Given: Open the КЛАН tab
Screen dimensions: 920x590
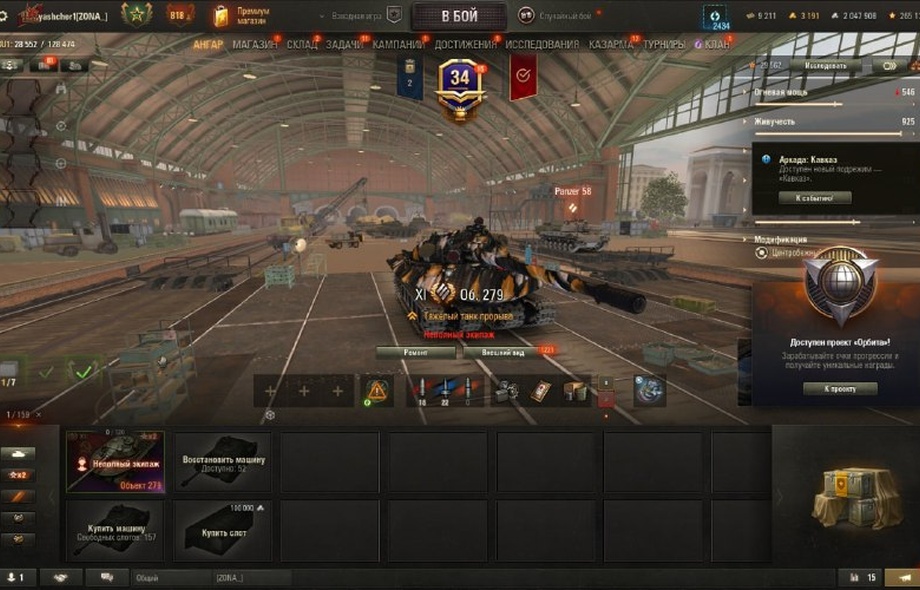Looking at the screenshot, I should coord(715,45).
